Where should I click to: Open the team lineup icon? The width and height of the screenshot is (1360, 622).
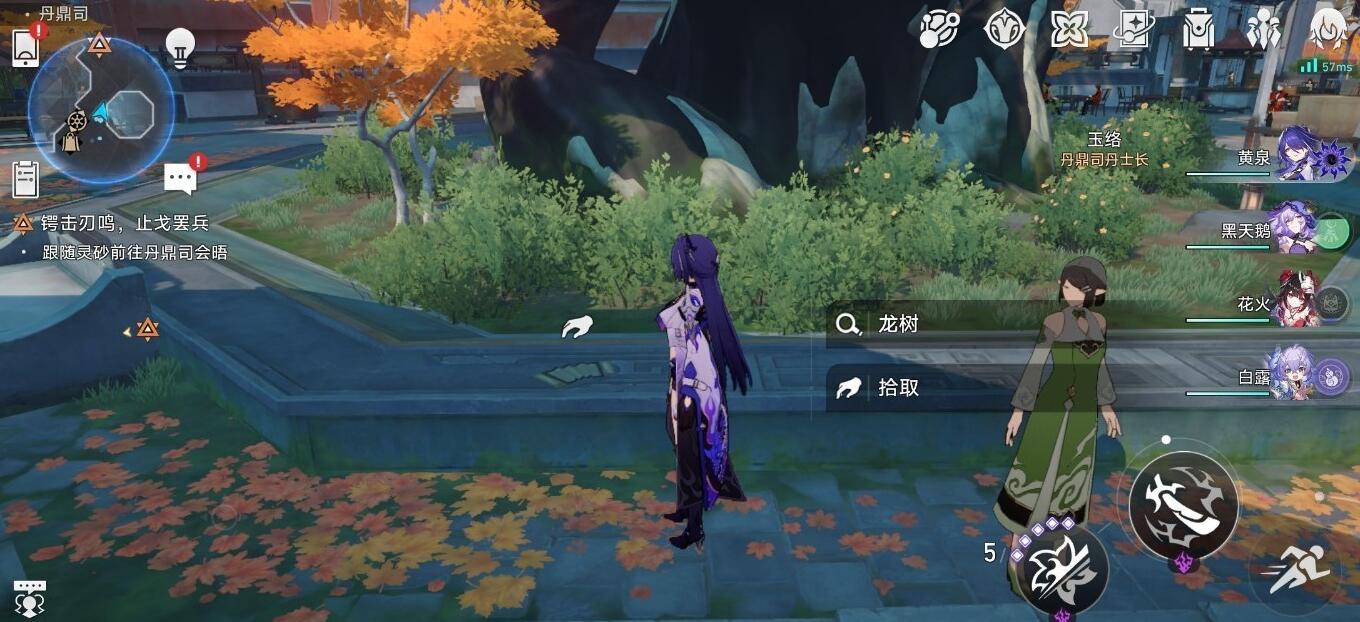click(x=1263, y=29)
